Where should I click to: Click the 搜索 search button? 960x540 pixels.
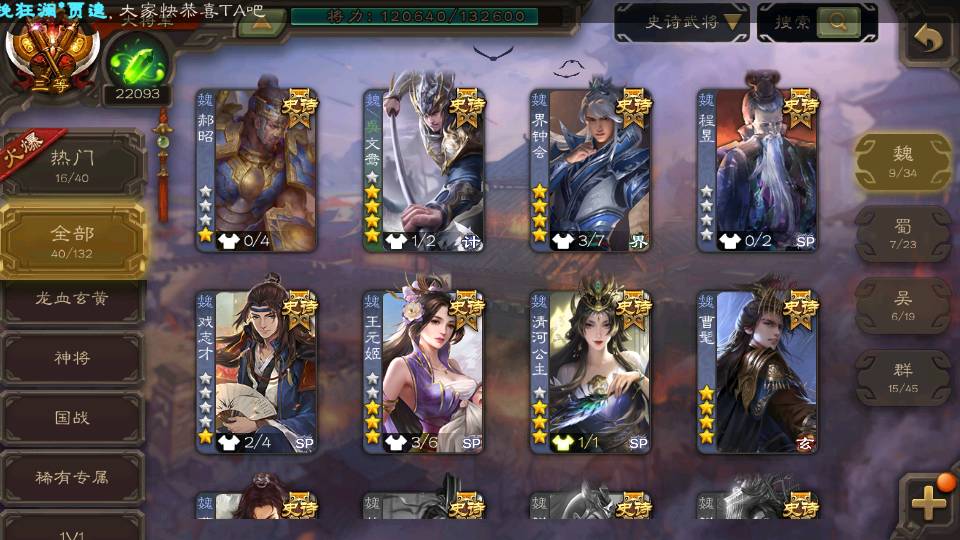pyautogui.click(x=817, y=22)
